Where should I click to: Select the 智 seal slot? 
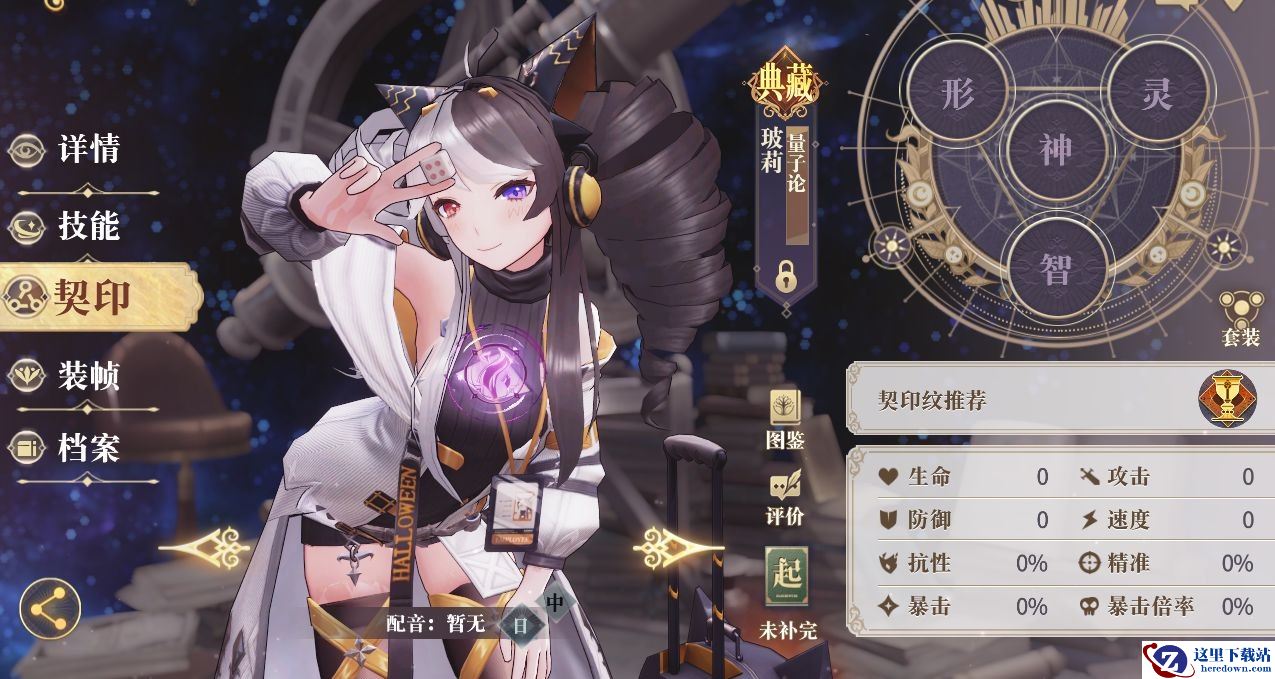tap(1056, 266)
